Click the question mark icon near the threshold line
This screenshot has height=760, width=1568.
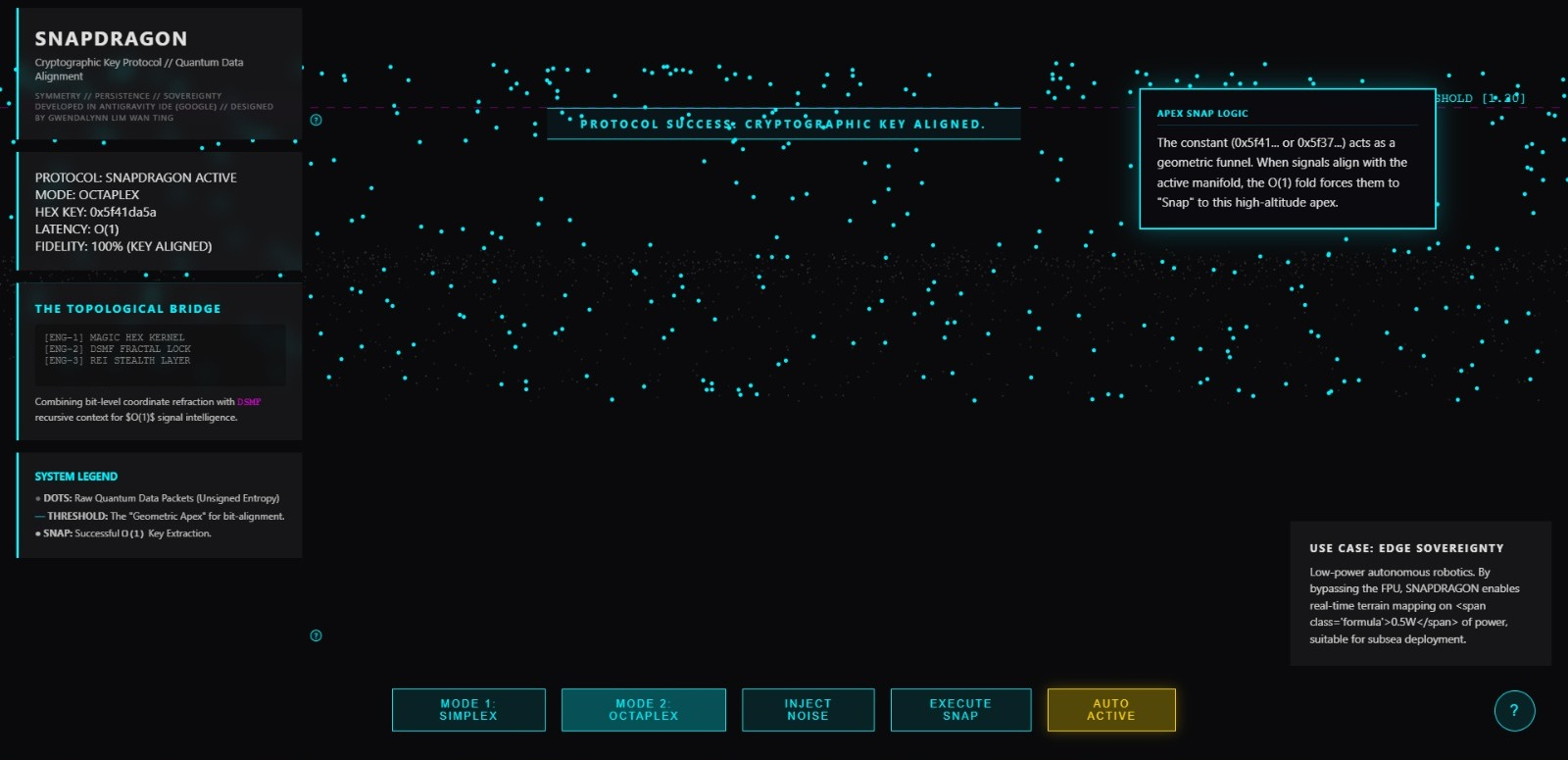316,120
